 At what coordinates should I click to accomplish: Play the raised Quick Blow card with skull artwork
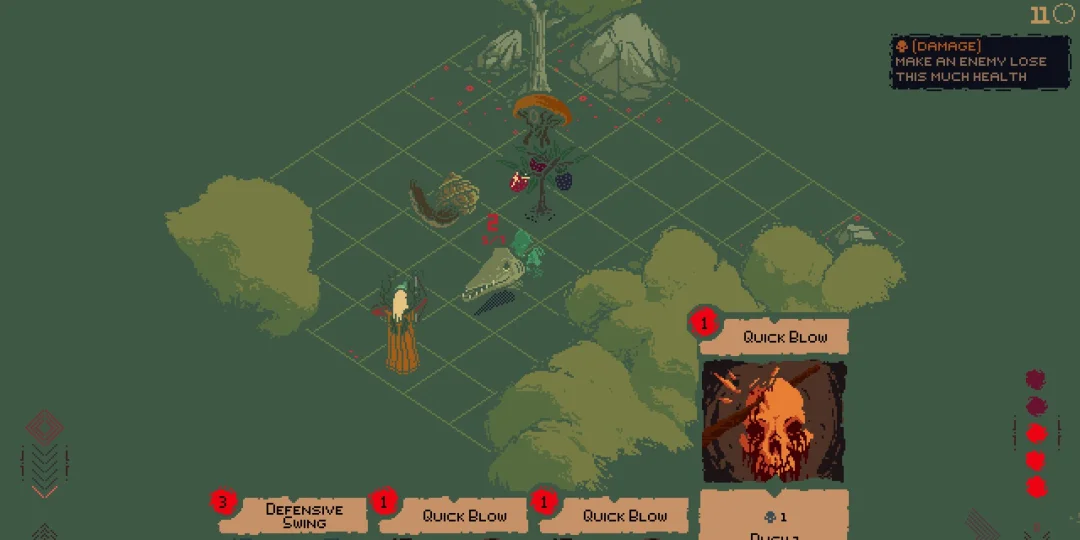(774, 420)
